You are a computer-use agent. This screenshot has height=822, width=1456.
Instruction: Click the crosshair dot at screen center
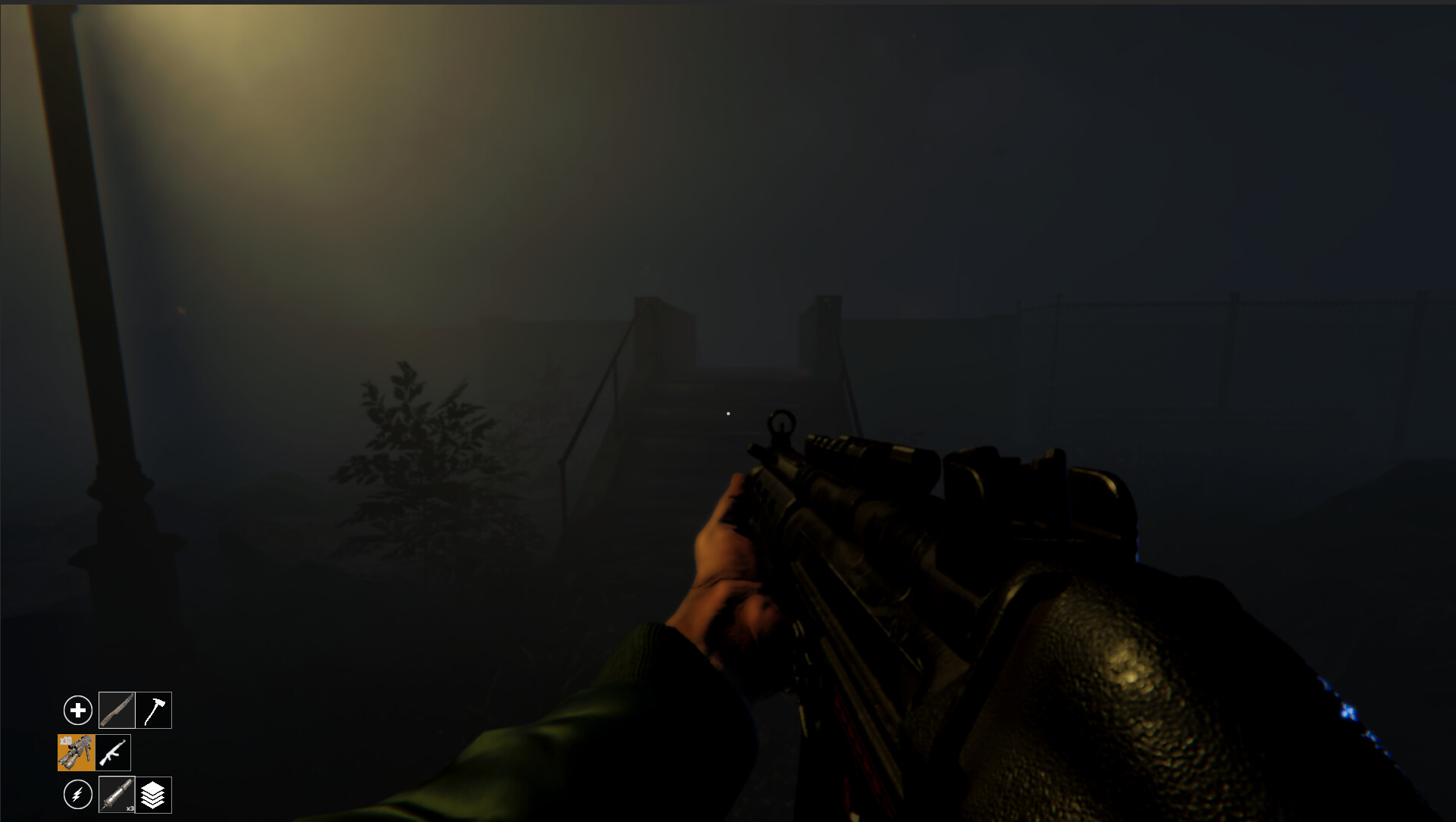(x=728, y=413)
